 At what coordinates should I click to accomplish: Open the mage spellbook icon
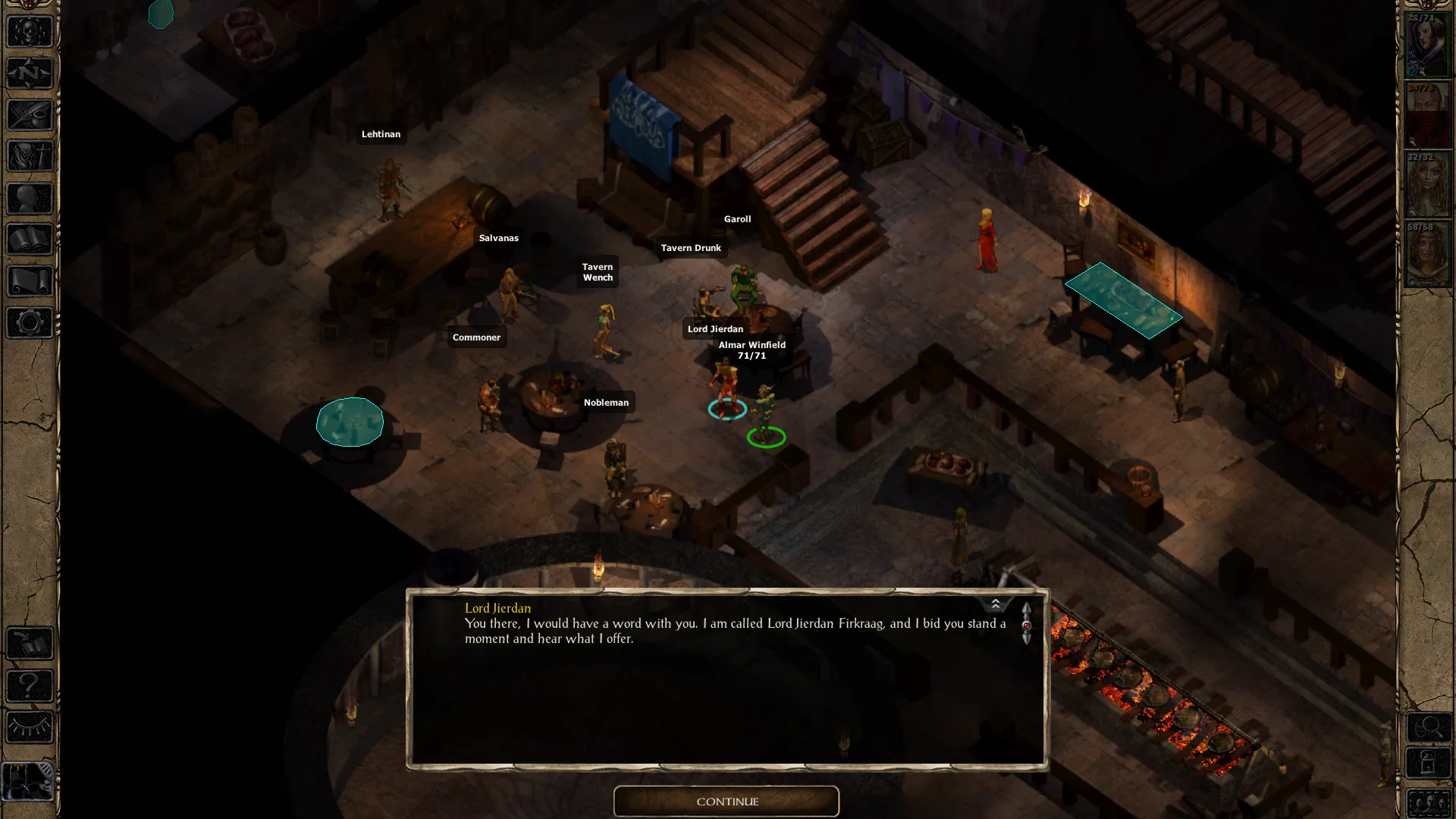tap(30, 240)
